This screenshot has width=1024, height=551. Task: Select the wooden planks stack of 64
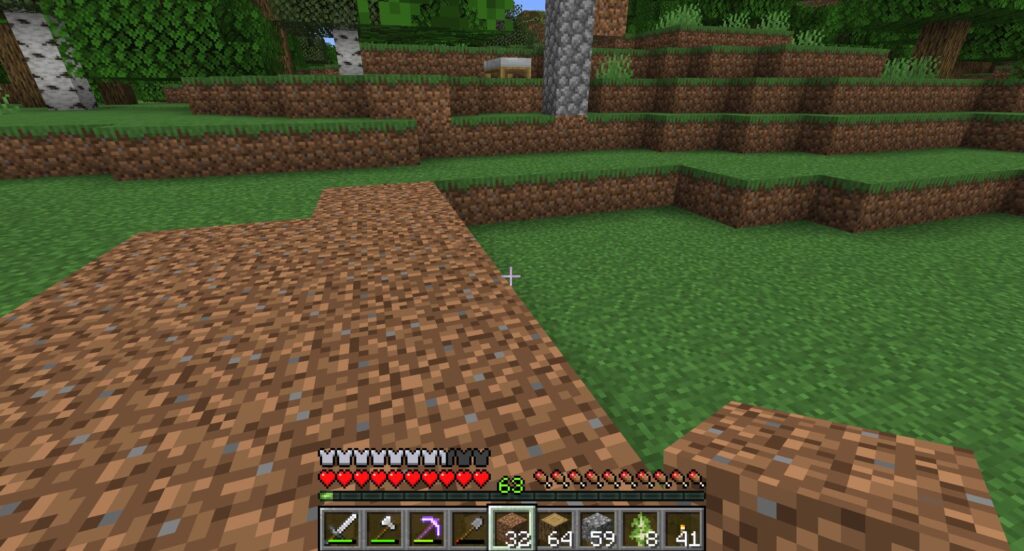pyautogui.click(x=555, y=527)
